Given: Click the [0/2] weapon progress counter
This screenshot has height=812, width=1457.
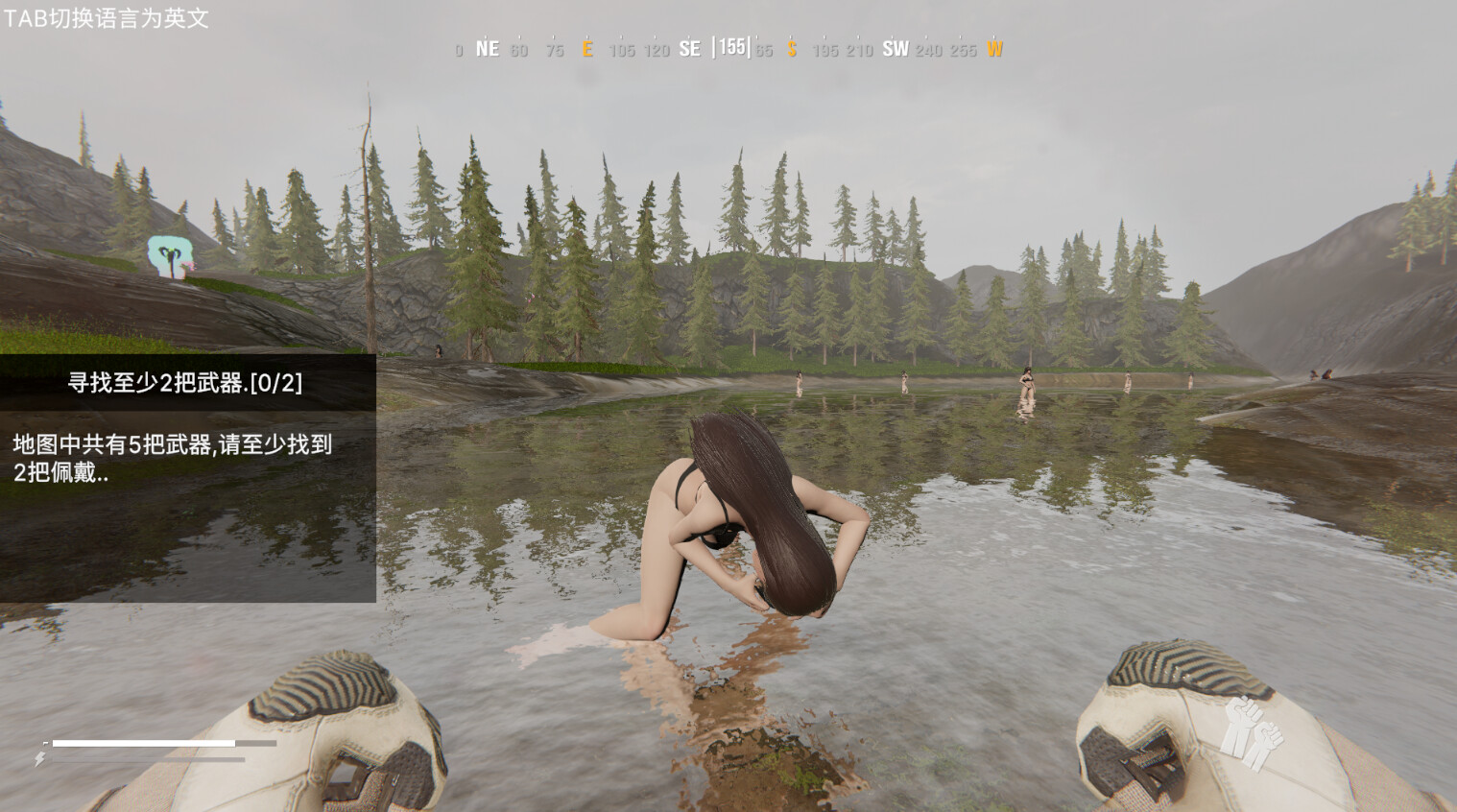Looking at the screenshot, I should 276,382.
